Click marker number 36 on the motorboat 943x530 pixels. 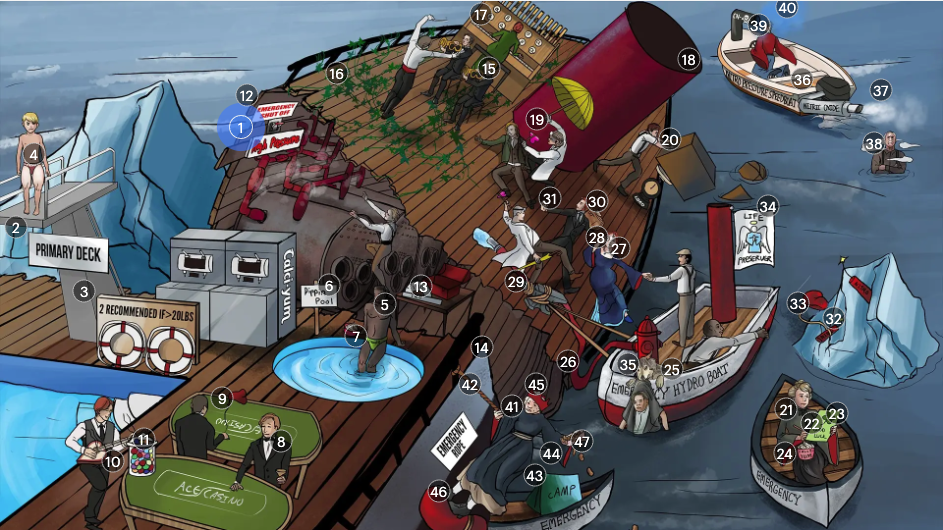[802, 79]
